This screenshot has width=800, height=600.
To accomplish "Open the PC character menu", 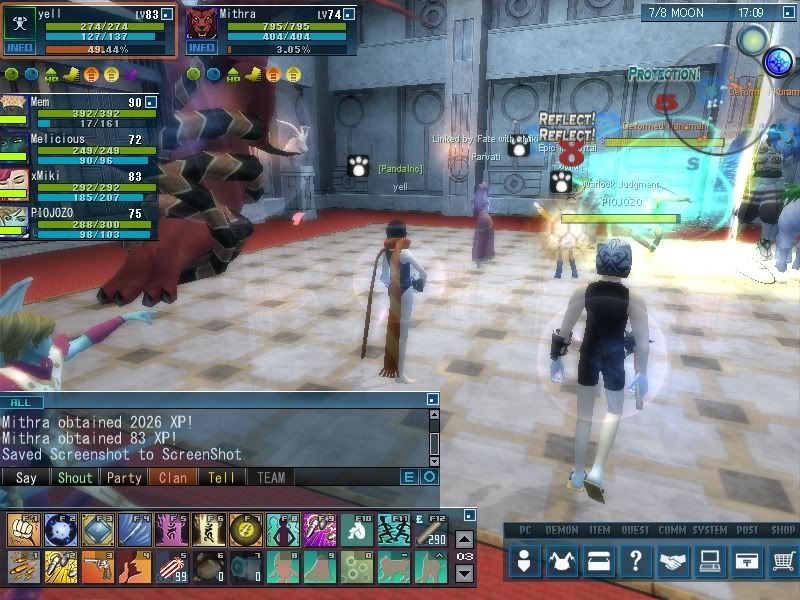I will 524,562.
